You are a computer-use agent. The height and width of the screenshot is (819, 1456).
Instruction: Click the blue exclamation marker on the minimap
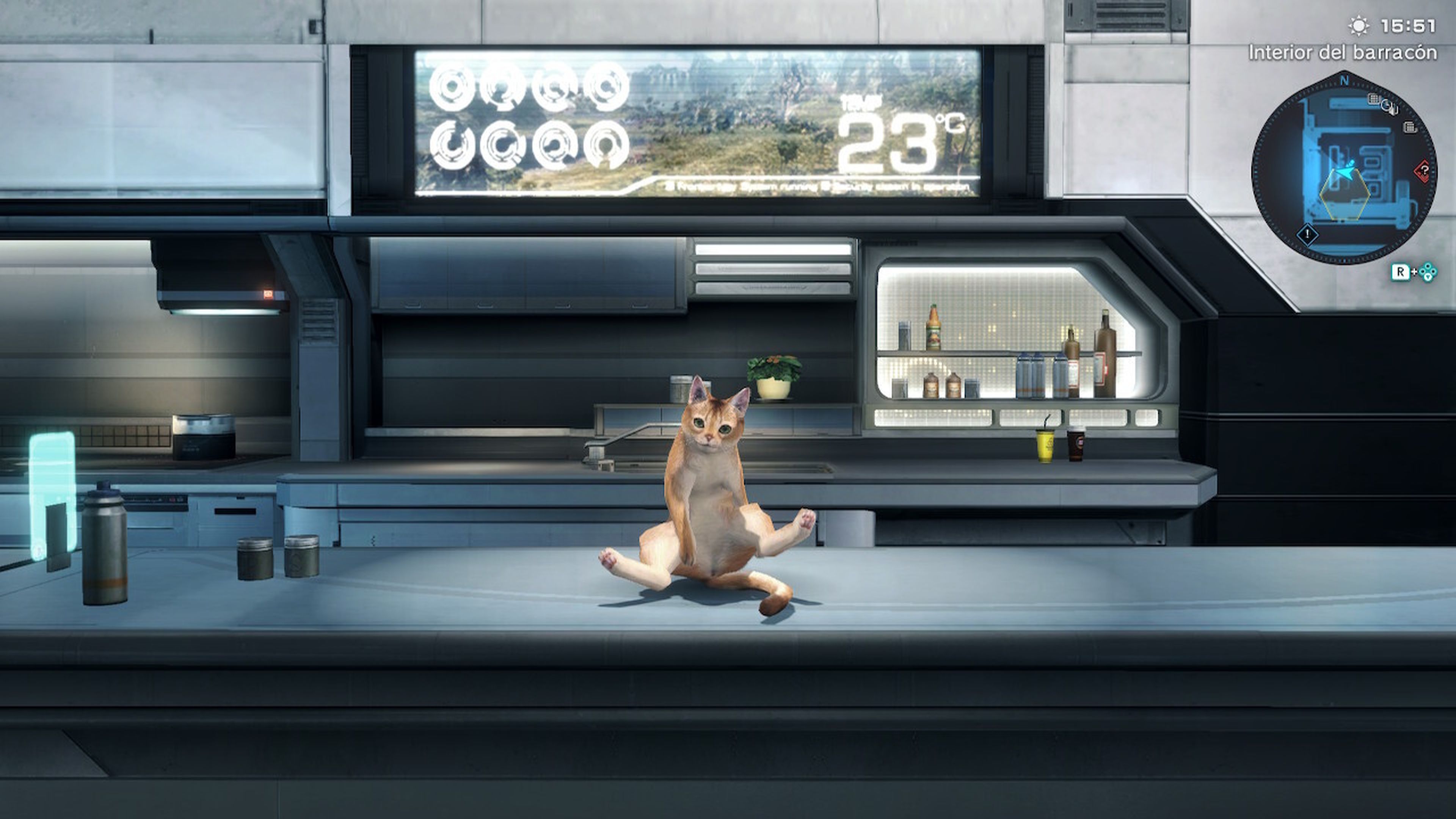tap(1307, 235)
